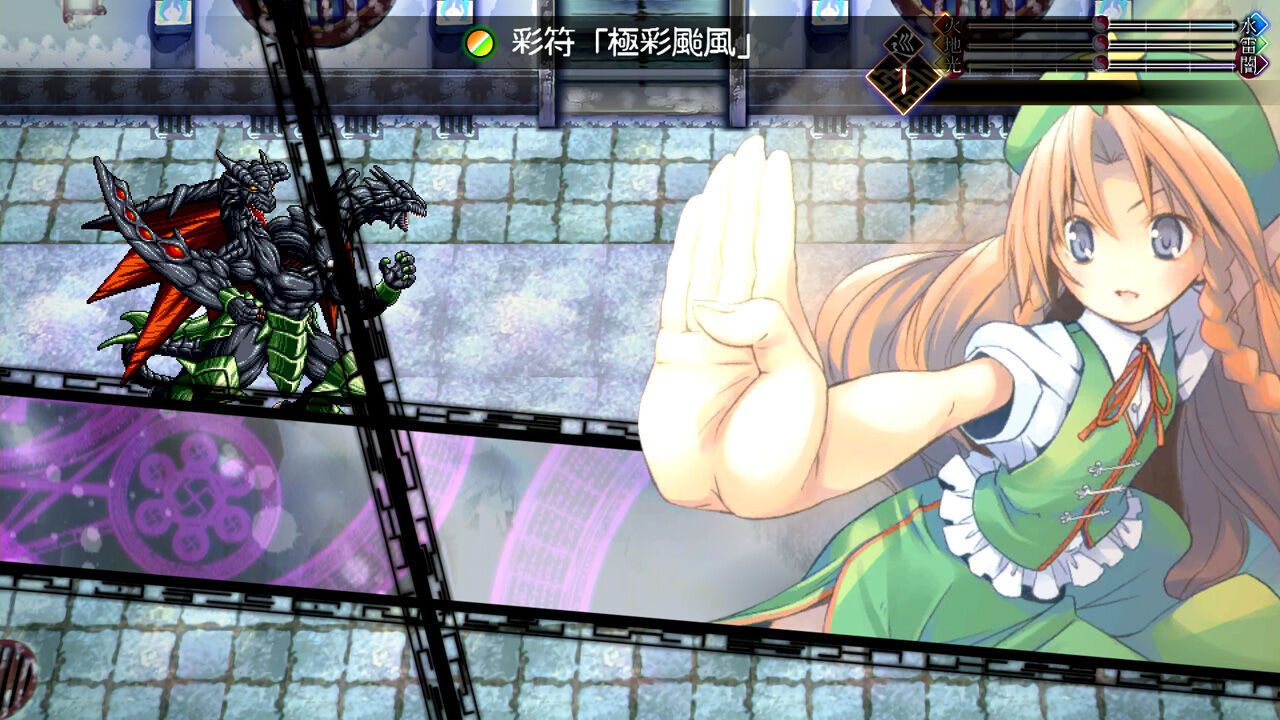Expand the 雷 marker chevron on the middle gauge
The width and height of the screenshot is (1280, 720).
click(x=1260, y=44)
